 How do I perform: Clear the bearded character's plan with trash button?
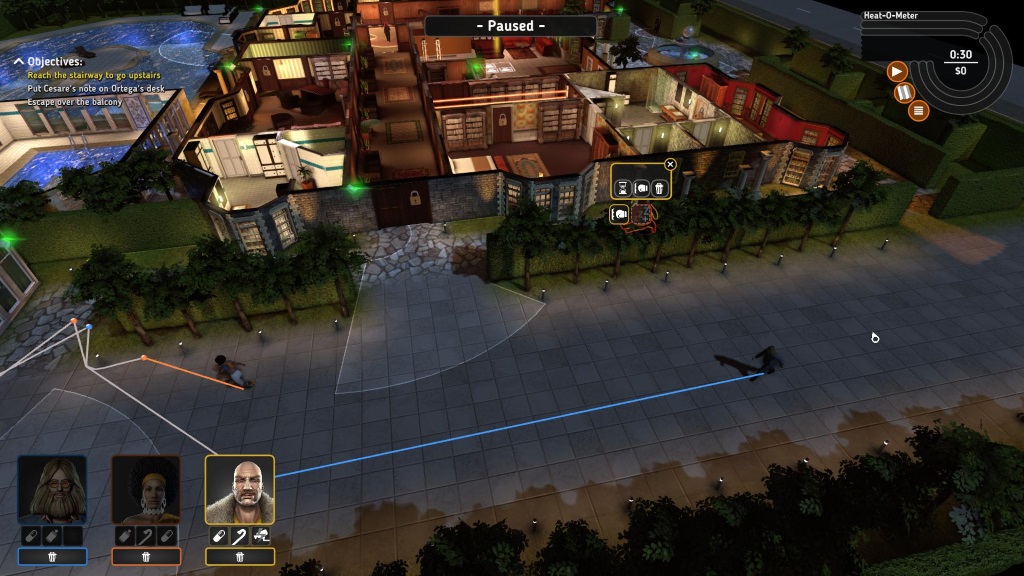click(52, 556)
